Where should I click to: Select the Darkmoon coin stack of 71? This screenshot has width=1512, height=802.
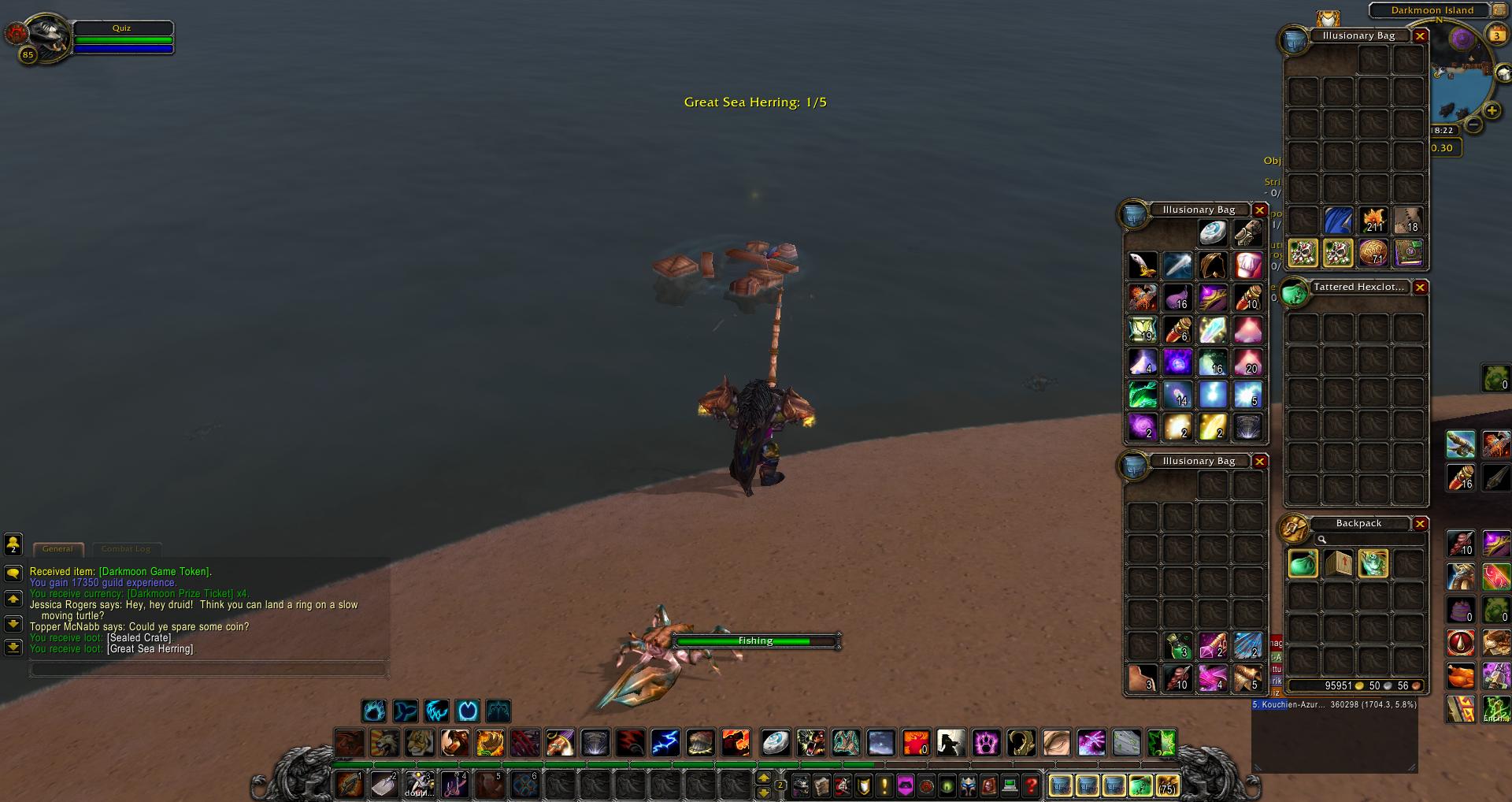[x=1373, y=254]
